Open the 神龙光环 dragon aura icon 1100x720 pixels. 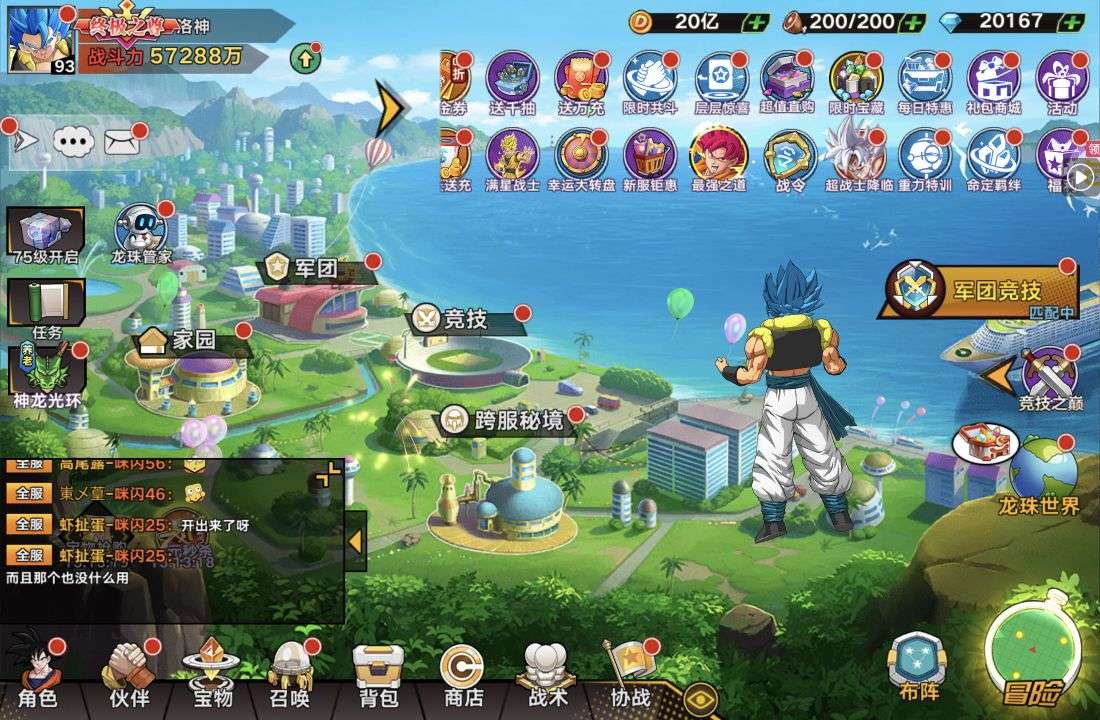[x=46, y=375]
